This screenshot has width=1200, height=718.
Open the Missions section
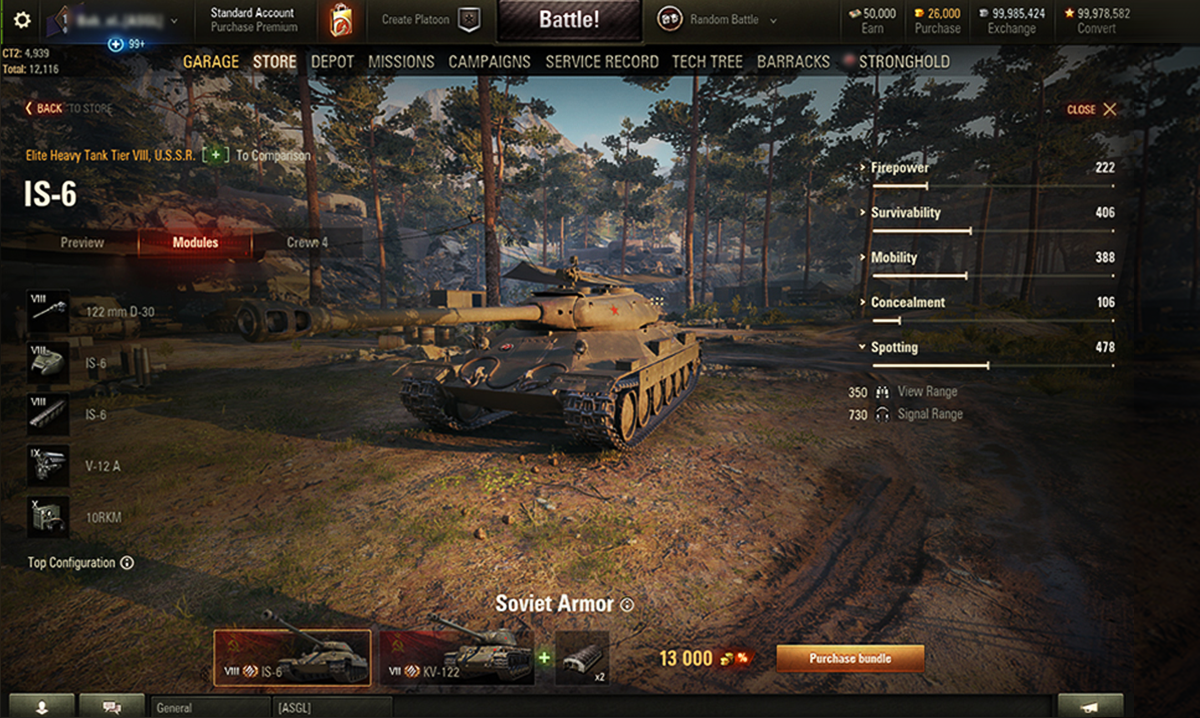(400, 62)
